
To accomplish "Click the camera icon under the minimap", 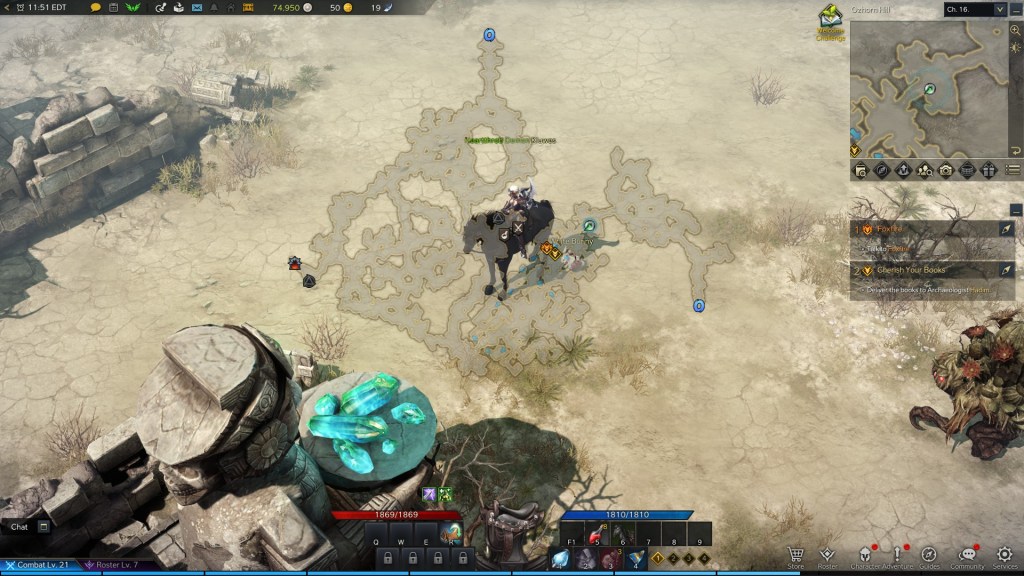I will pyautogui.click(x=946, y=170).
